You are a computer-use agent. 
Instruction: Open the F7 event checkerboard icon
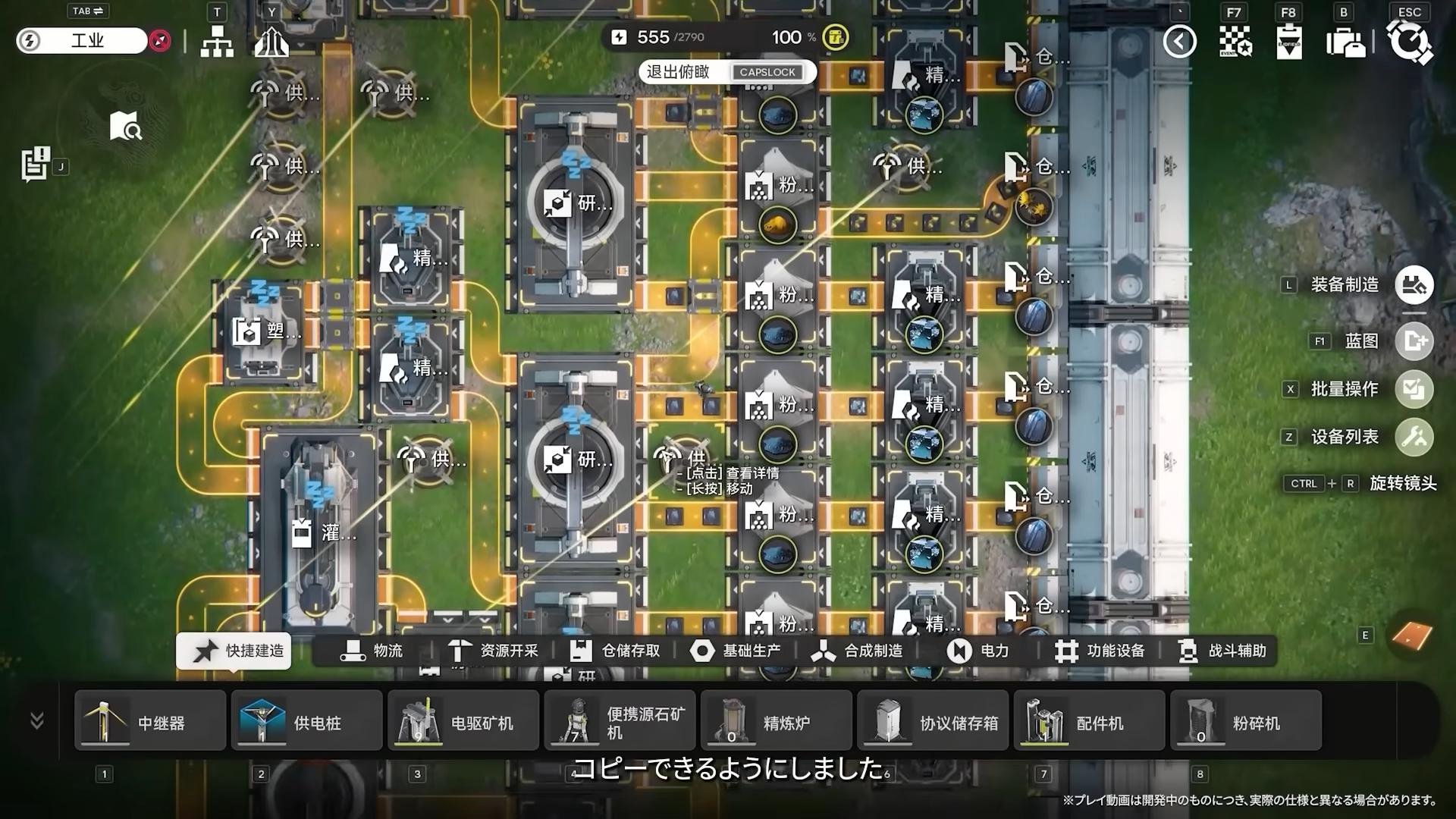point(1235,42)
